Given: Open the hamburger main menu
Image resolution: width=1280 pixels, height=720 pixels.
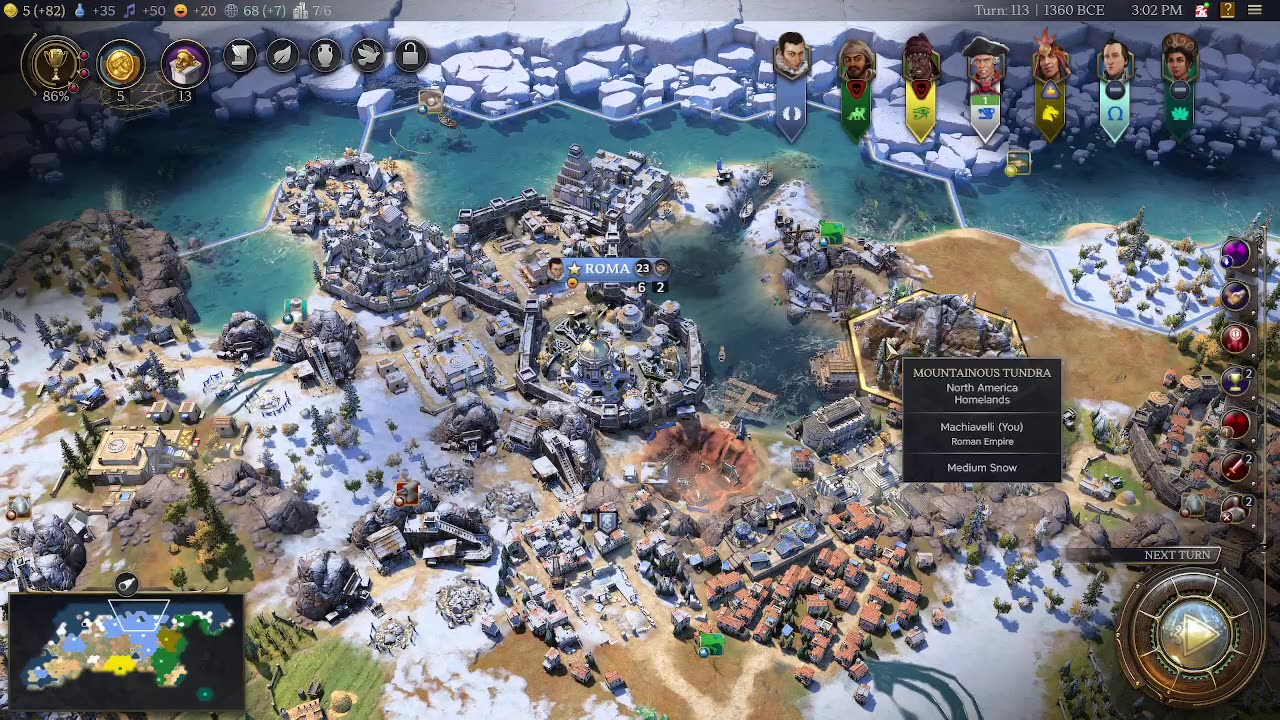Looking at the screenshot, I should click(x=1254, y=10).
